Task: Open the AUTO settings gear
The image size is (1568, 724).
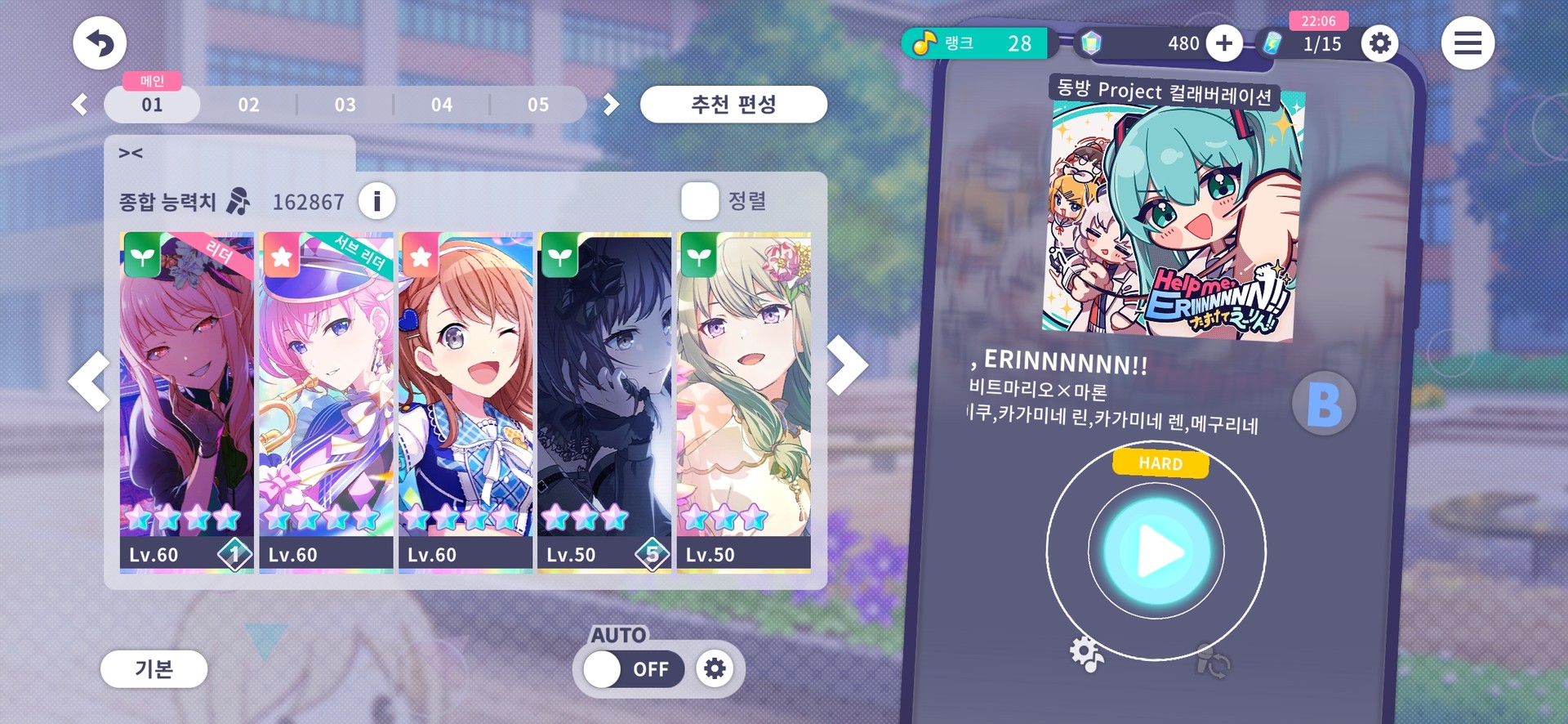Action: tap(715, 669)
